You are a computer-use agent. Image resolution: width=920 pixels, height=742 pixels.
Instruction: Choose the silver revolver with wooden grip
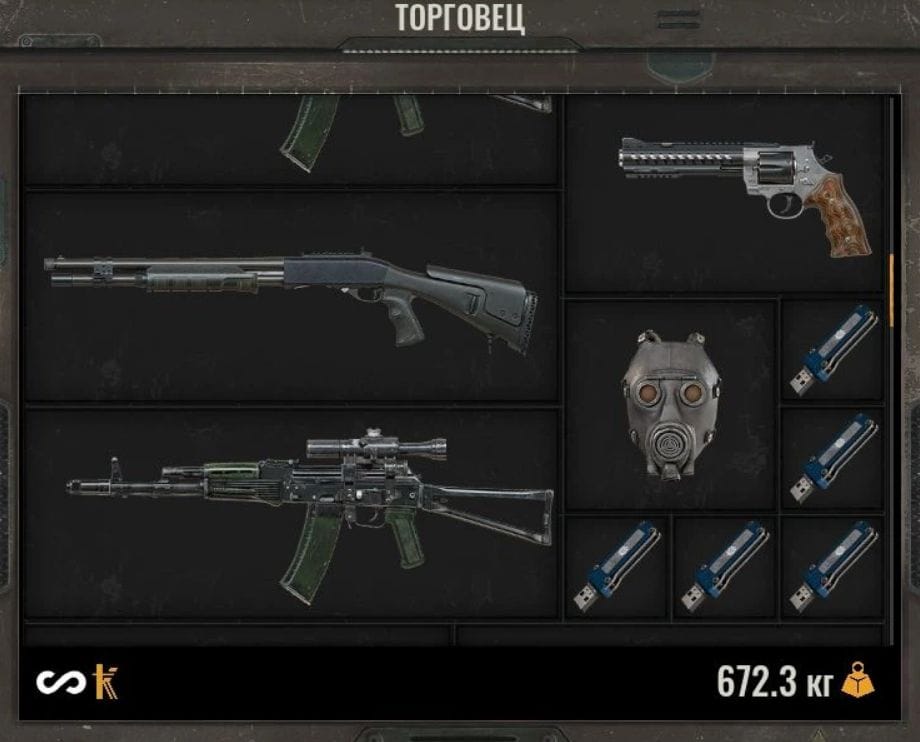[x=730, y=192]
